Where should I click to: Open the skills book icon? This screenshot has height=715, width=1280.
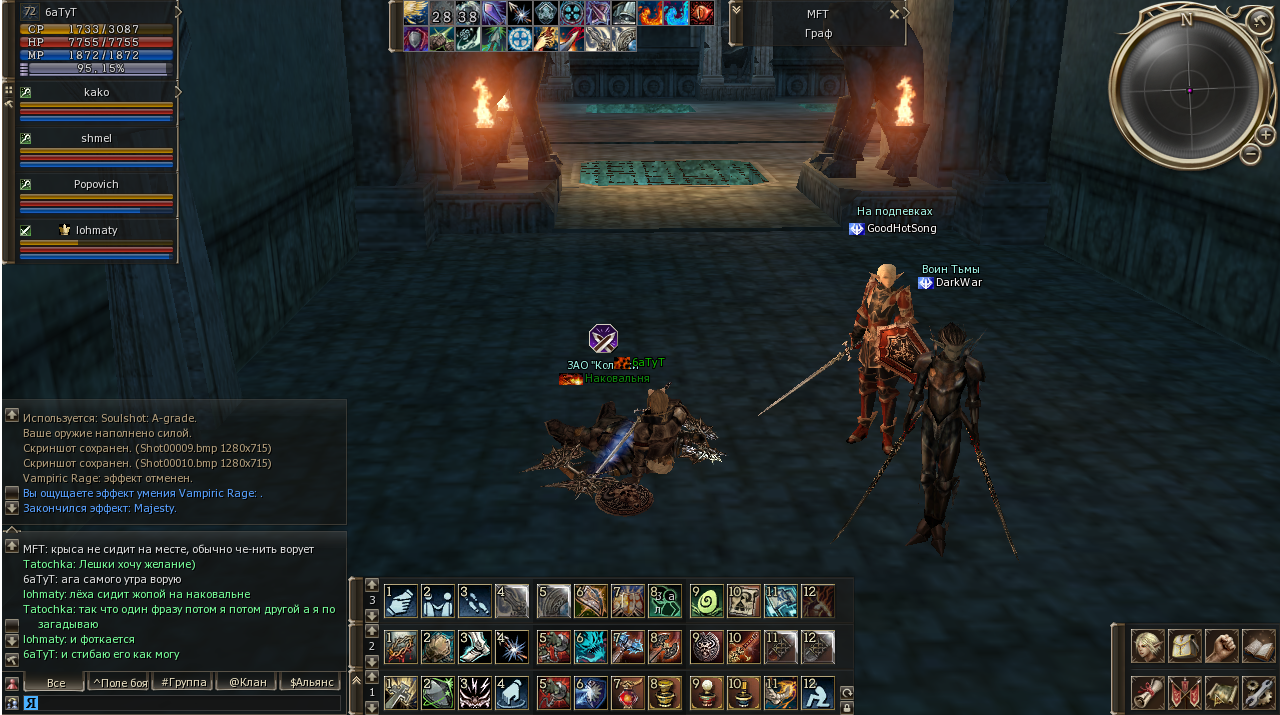point(1258,646)
